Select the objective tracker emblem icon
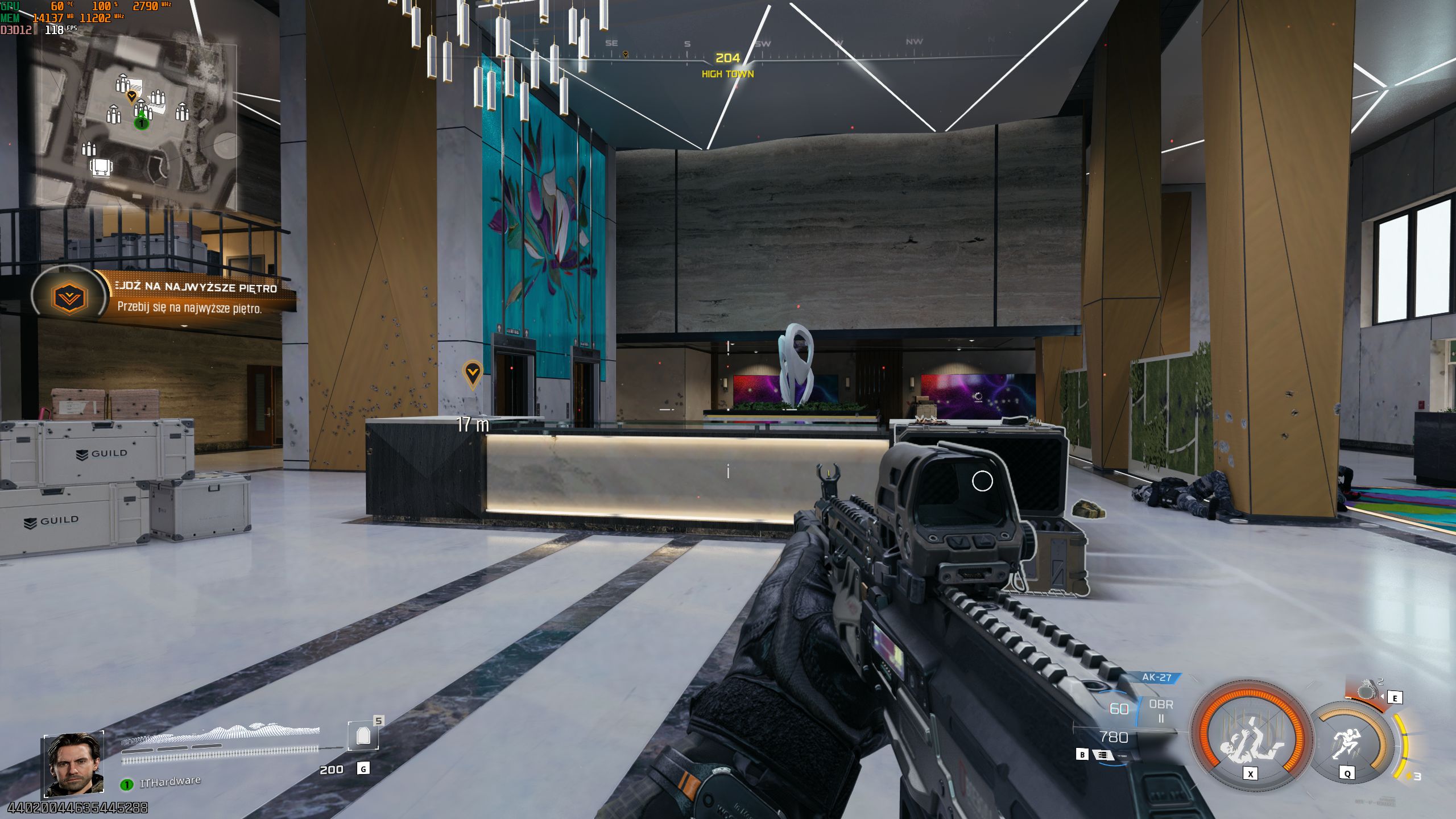Screen dimensions: 1456x819 pos(69,297)
